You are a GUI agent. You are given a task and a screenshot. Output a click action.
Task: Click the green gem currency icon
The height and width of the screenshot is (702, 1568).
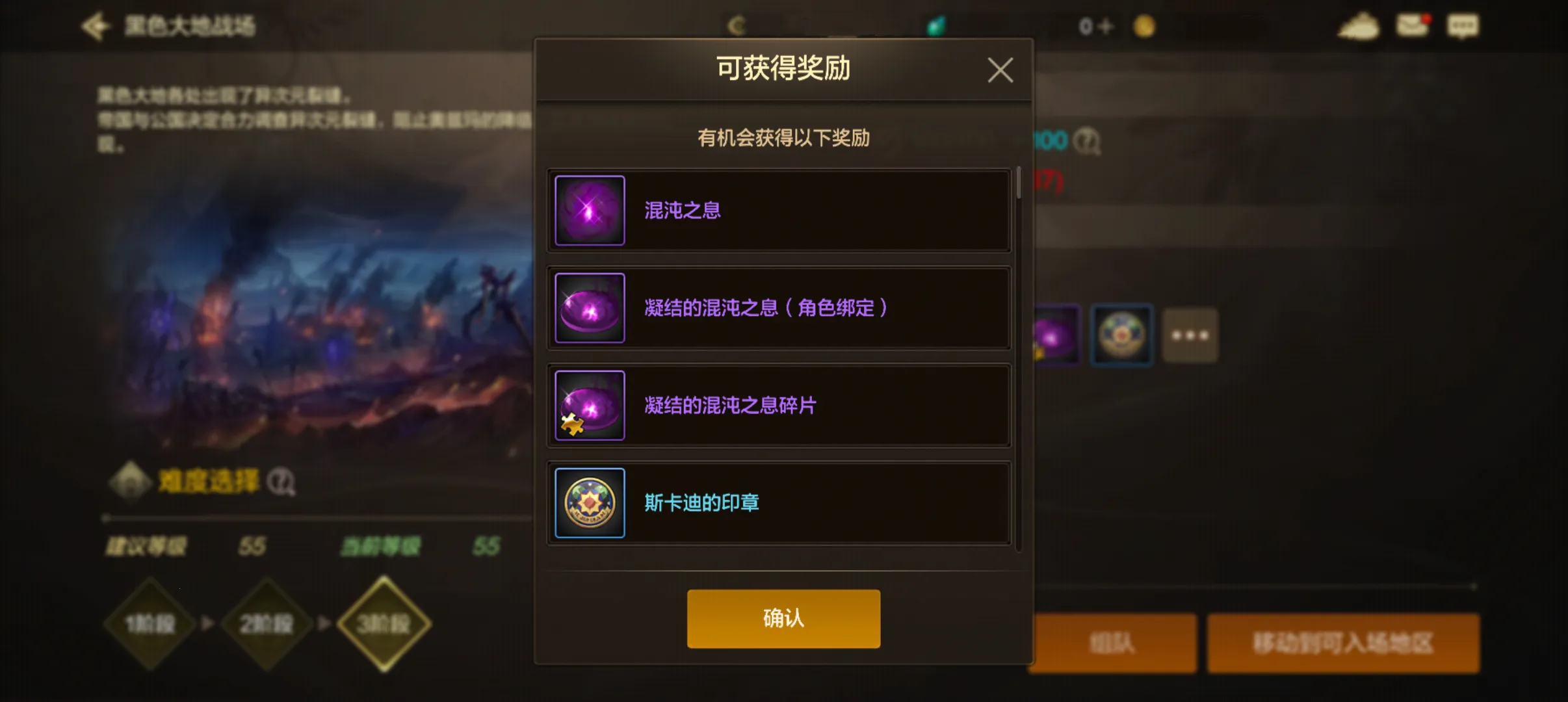coord(936,25)
